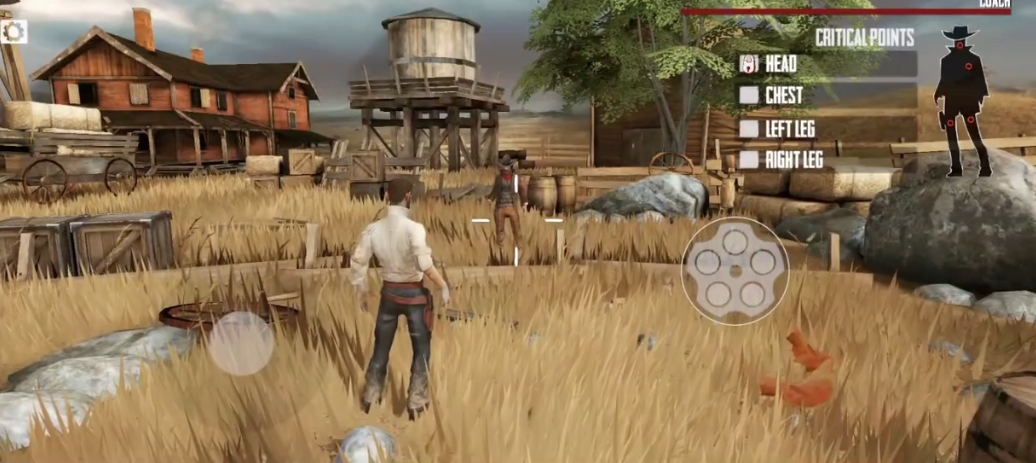Tap the revolver cylinder fire button

(735, 270)
